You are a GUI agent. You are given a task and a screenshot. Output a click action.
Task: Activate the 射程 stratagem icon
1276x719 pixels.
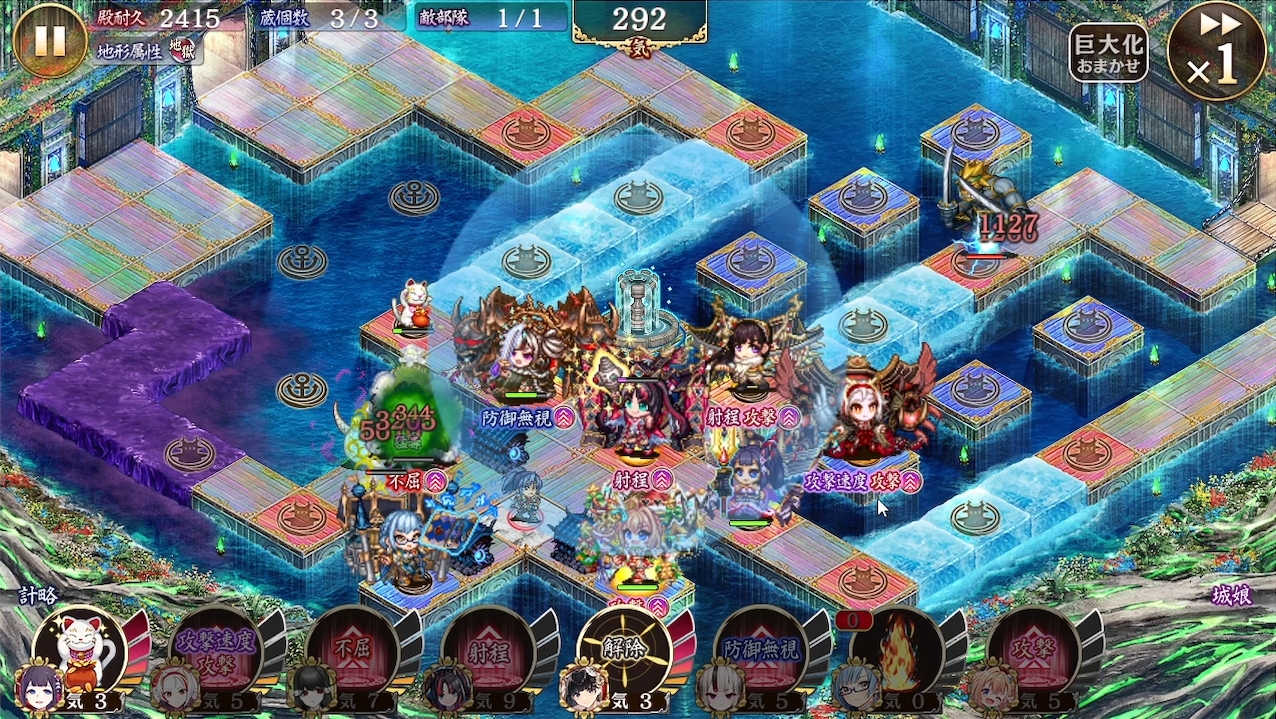point(489,650)
